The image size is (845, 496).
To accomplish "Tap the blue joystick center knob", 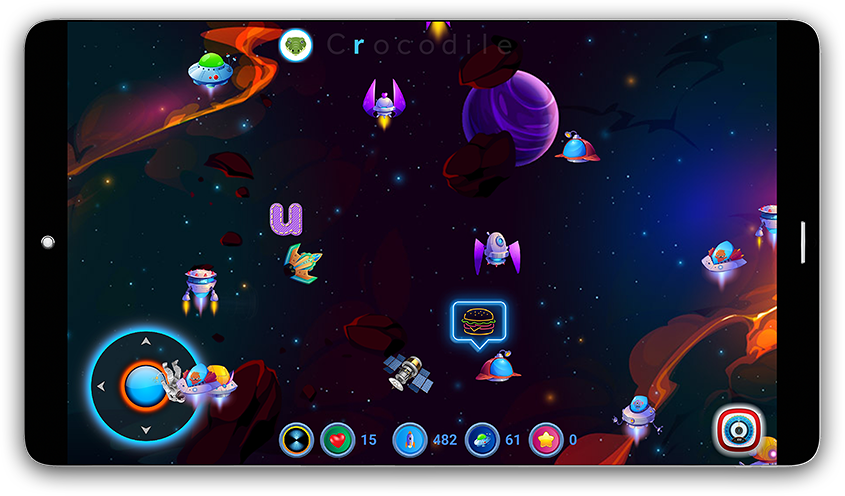I will [143, 386].
